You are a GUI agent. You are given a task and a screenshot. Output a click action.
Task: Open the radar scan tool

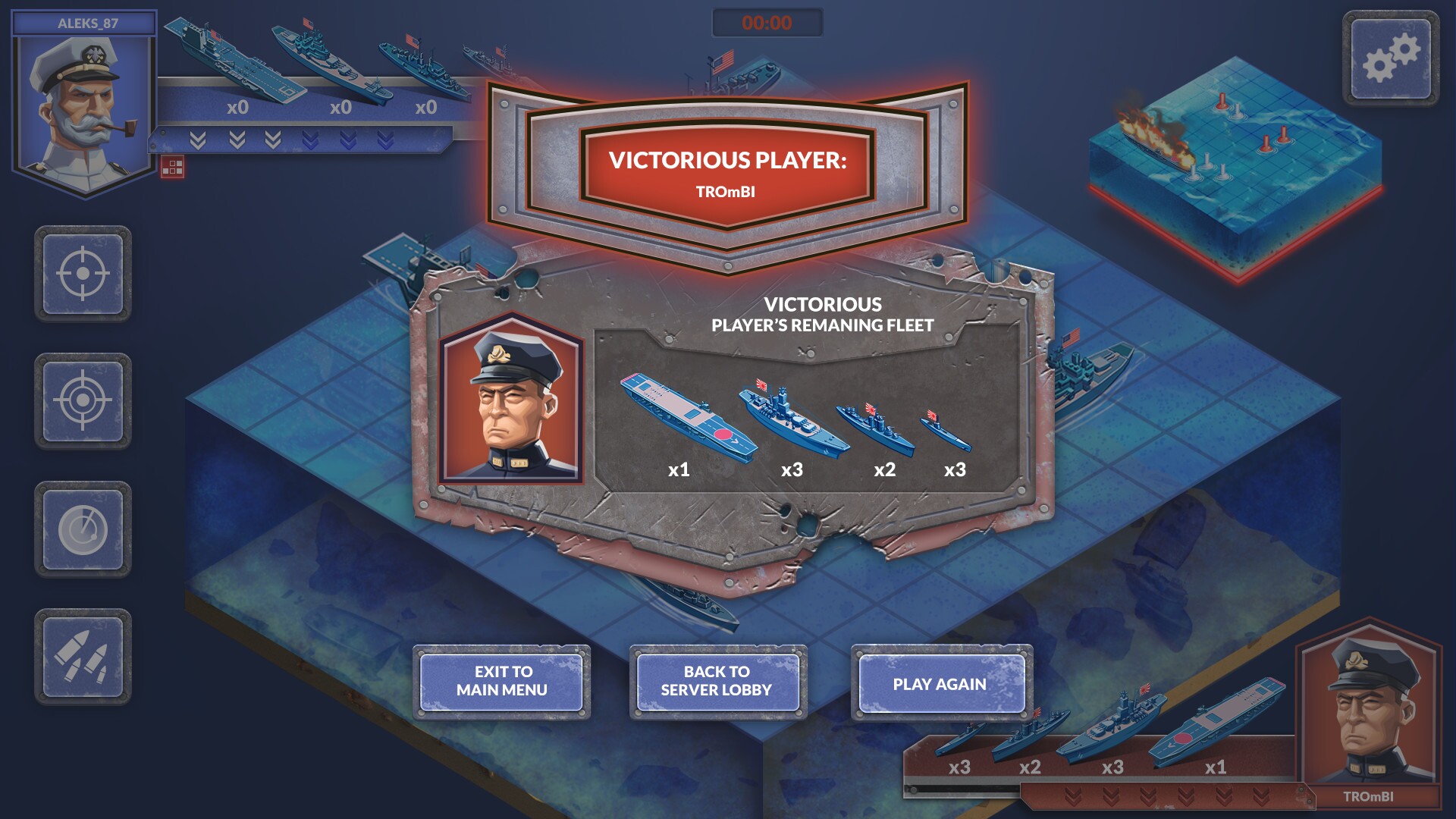(86, 529)
